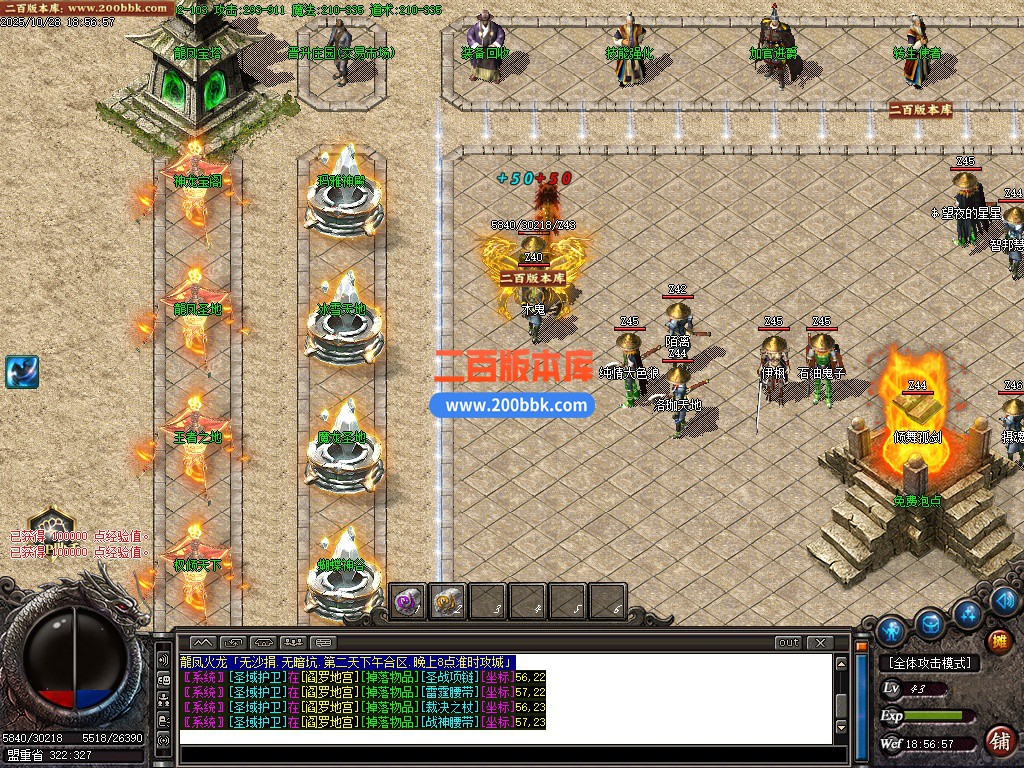Open the orange 摊 stall button
This screenshot has height=768, width=1024.
pos(998,641)
